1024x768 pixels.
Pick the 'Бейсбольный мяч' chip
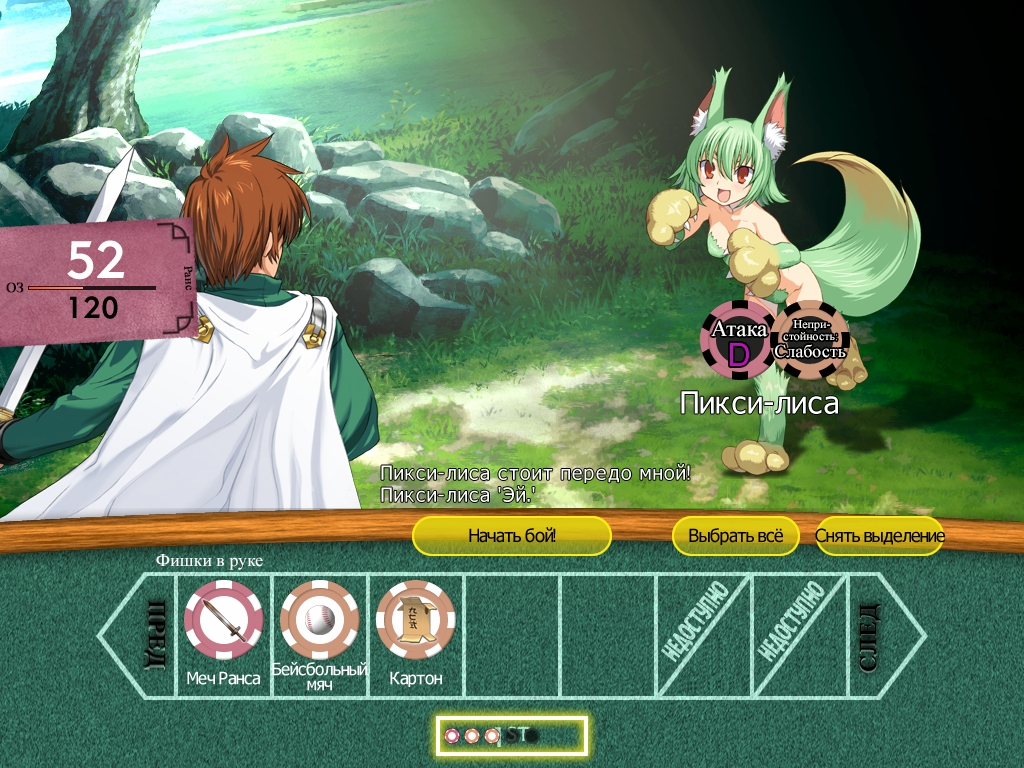320,619
